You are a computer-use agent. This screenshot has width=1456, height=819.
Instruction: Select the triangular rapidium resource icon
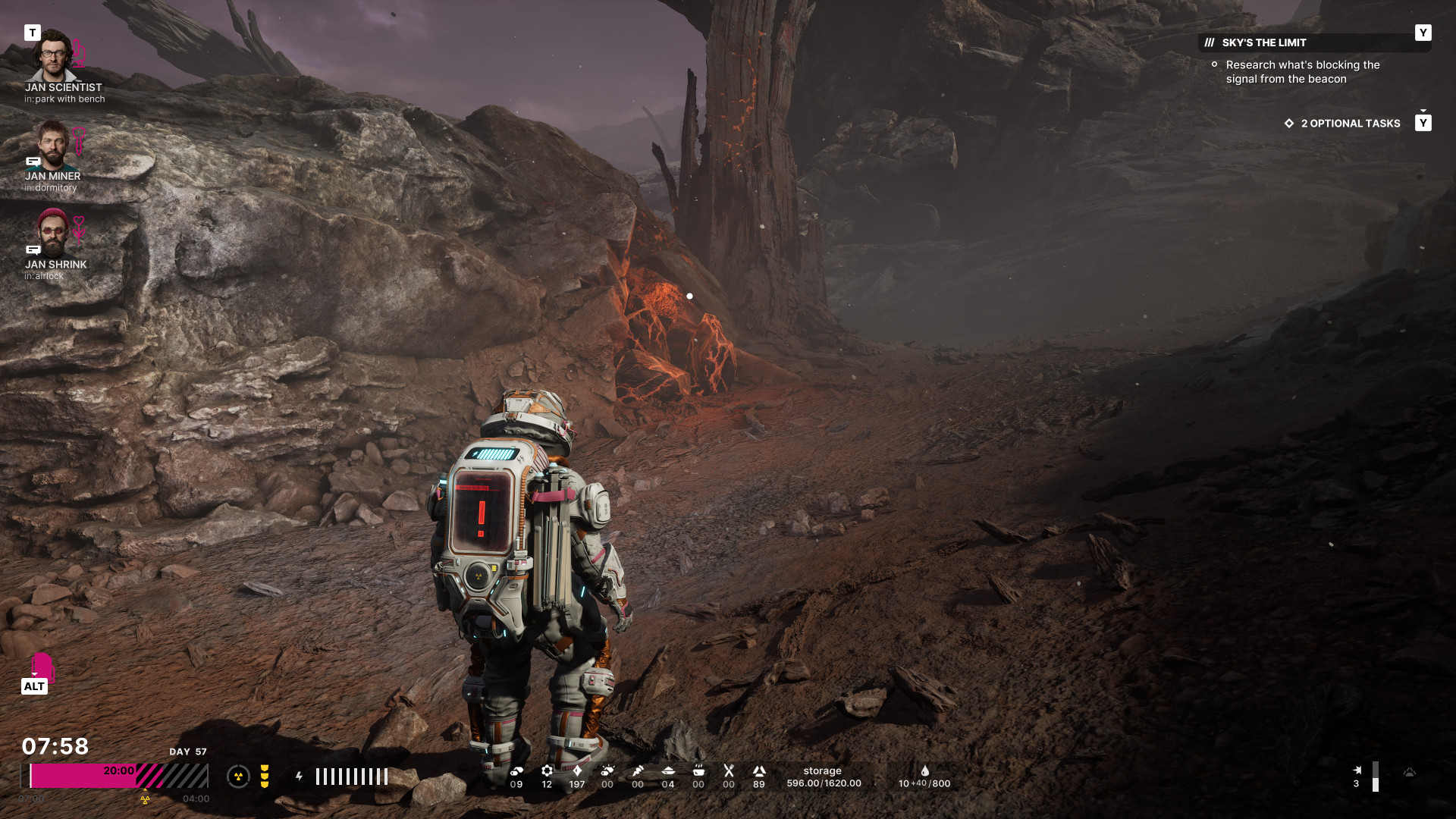[x=759, y=771]
